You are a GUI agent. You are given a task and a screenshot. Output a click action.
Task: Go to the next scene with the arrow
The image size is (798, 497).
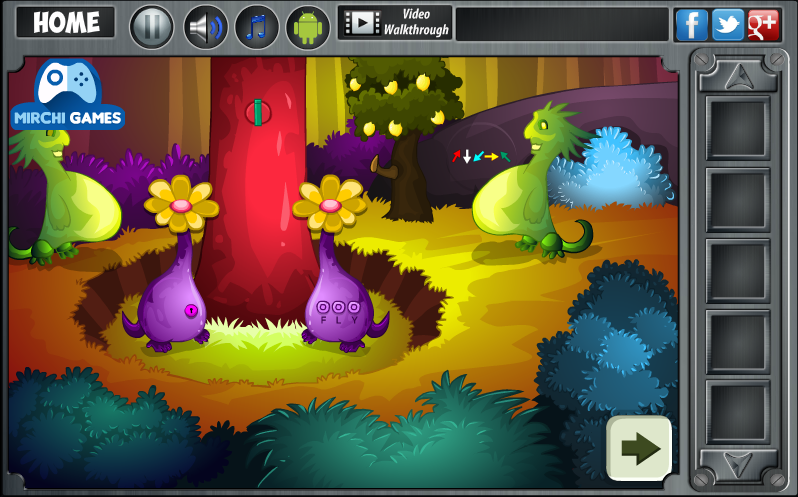(x=639, y=448)
